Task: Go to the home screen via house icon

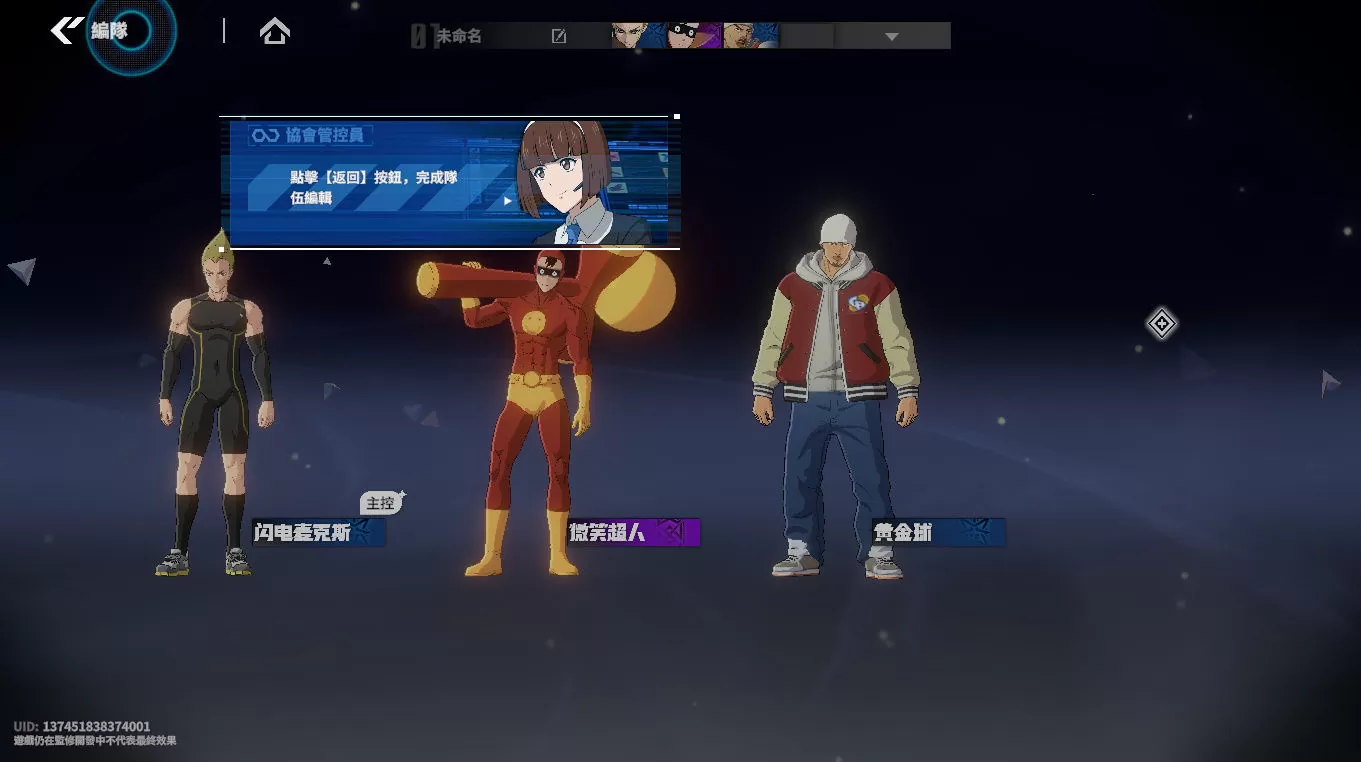Action: pos(274,32)
